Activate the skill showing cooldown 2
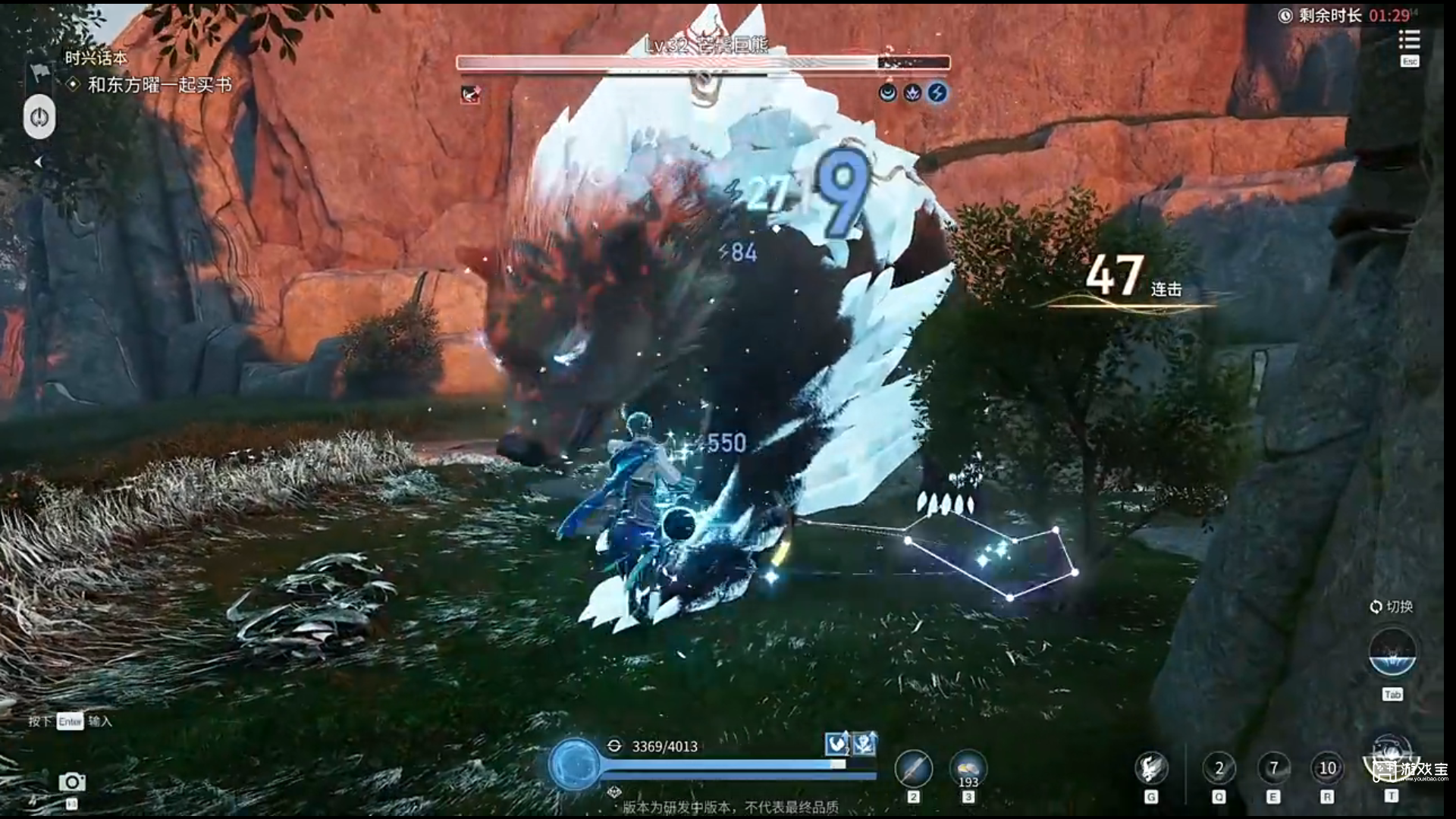The width and height of the screenshot is (1456, 819). 1219,769
